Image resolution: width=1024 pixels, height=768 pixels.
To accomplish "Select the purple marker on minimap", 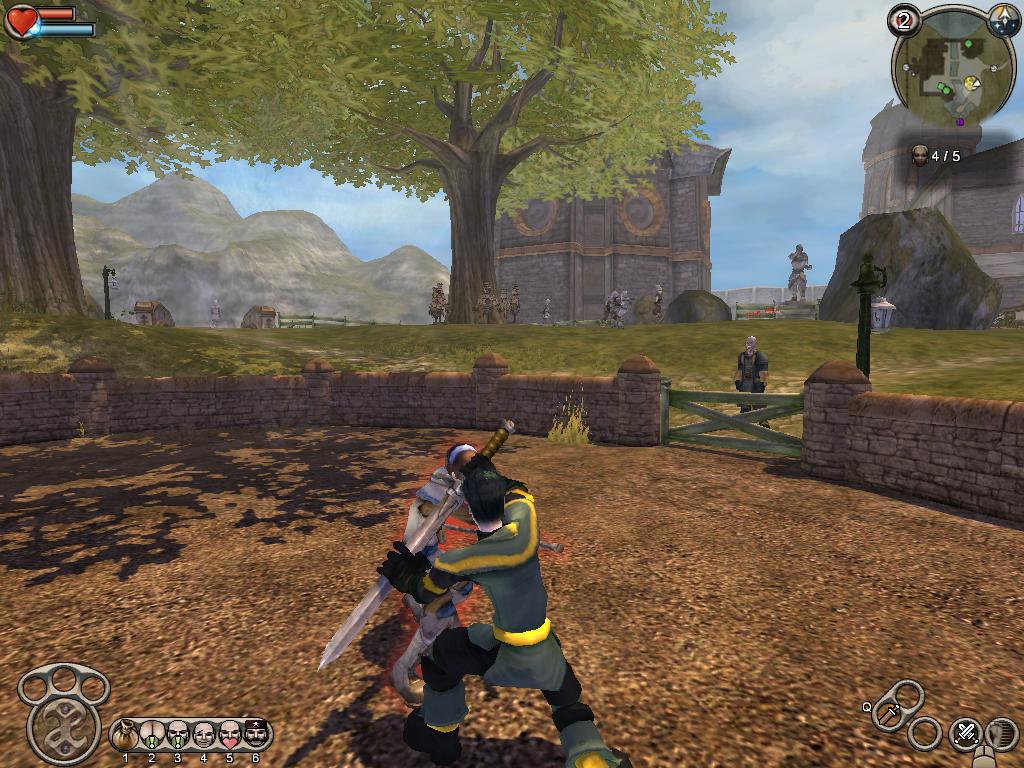I will pyautogui.click(x=960, y=122).
